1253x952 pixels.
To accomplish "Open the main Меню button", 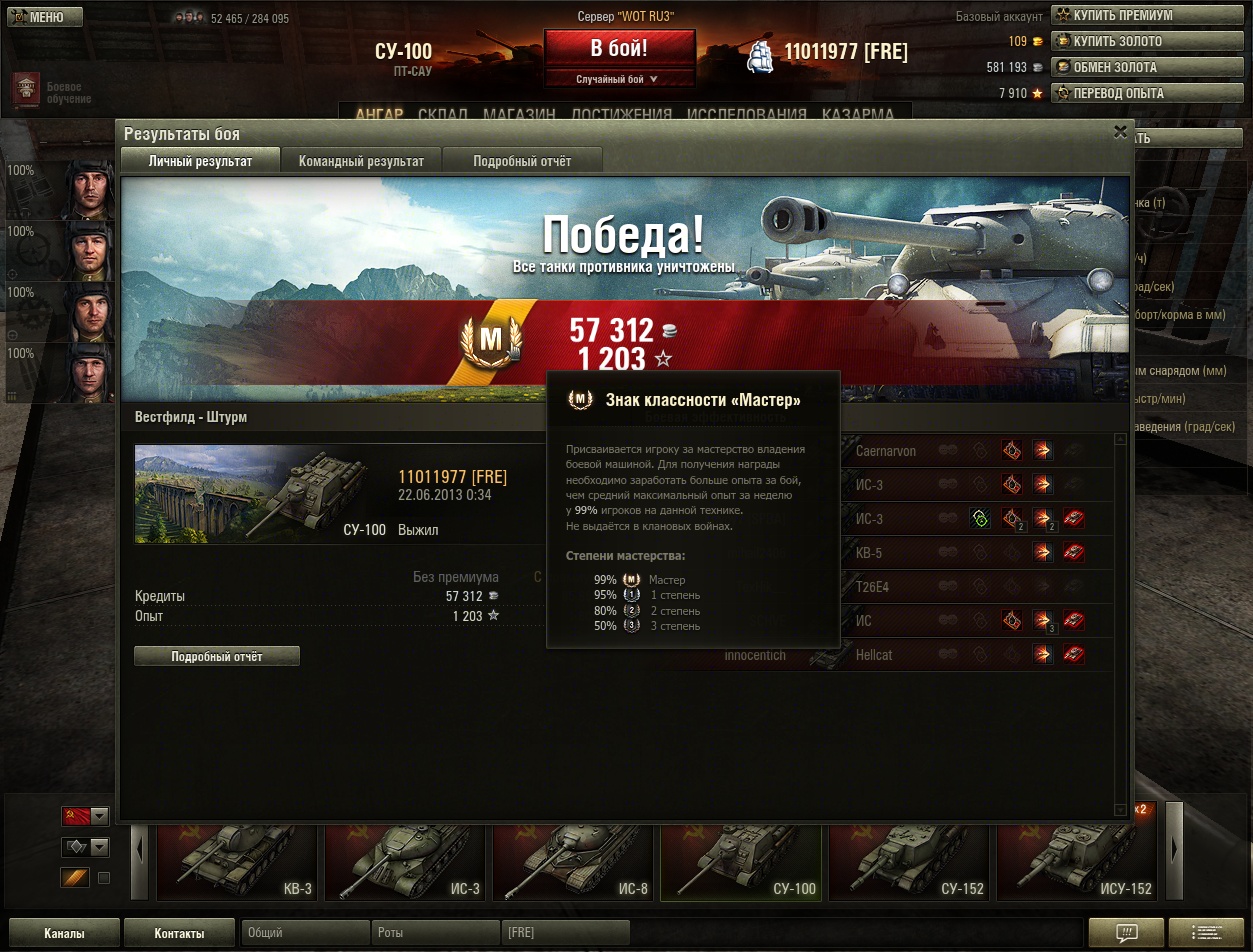I will pos(43,17).
